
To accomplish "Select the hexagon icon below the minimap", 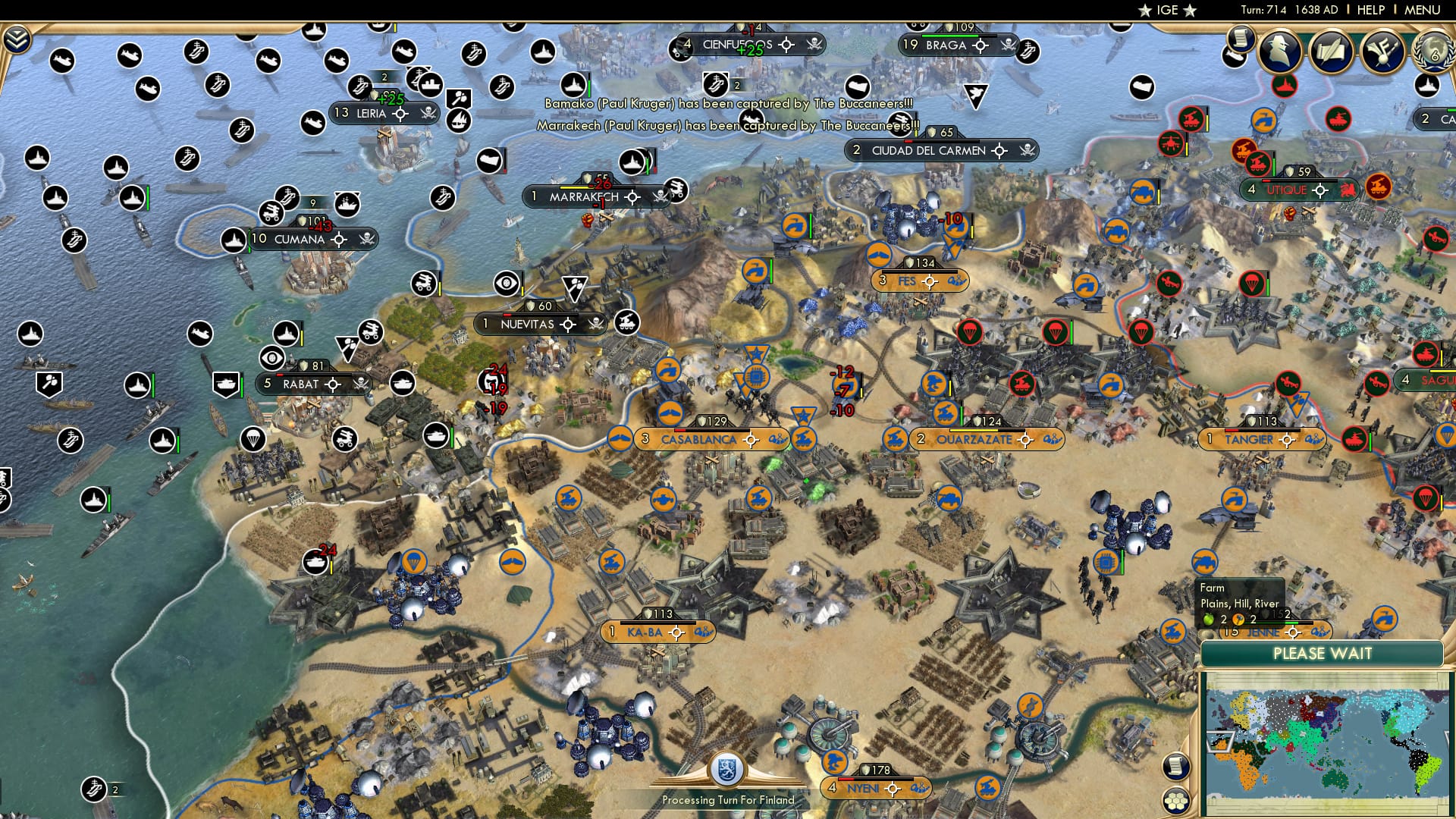I will coord(1175,801).
